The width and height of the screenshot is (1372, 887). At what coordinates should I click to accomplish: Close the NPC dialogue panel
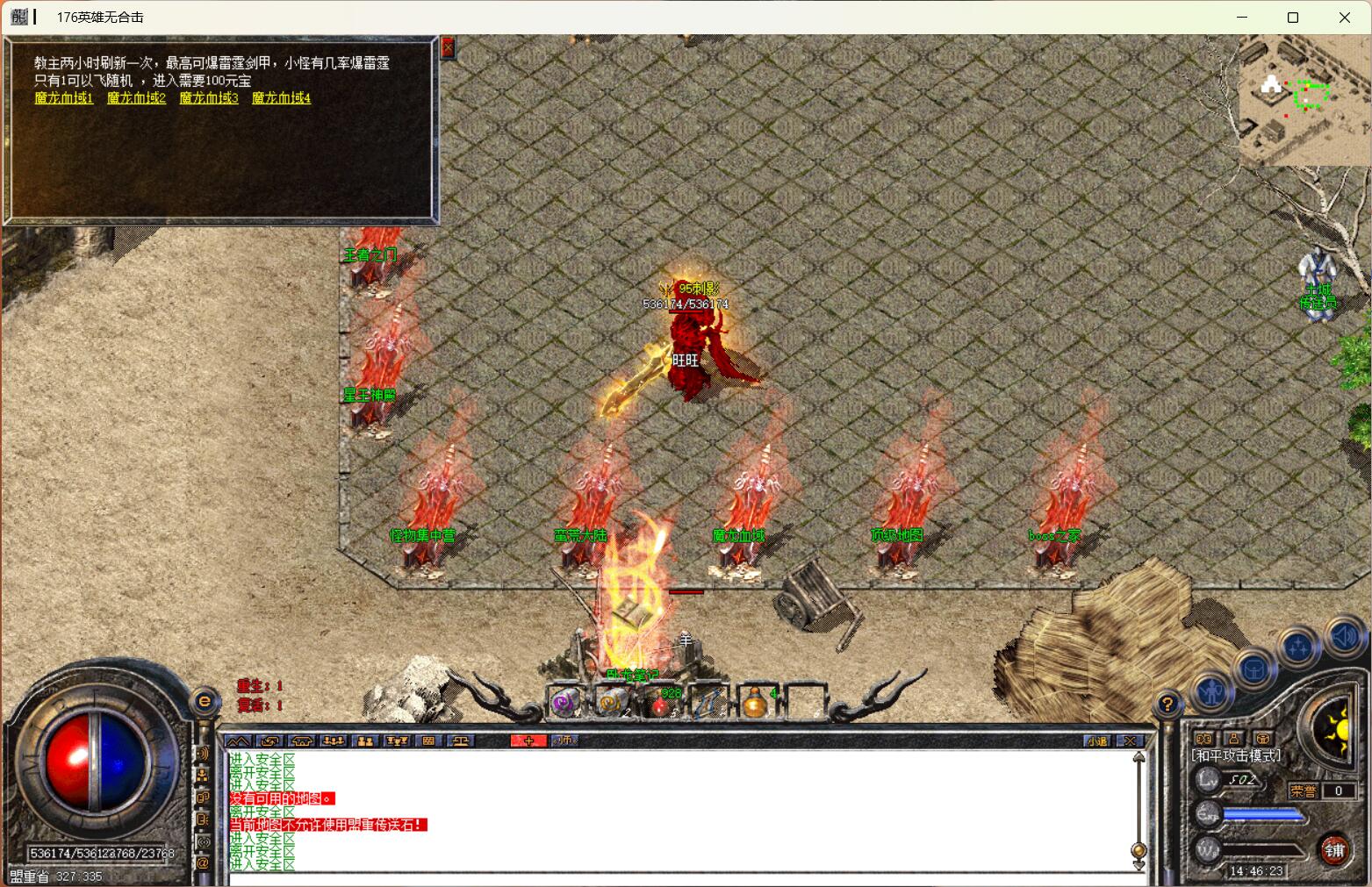pos(448,47)
